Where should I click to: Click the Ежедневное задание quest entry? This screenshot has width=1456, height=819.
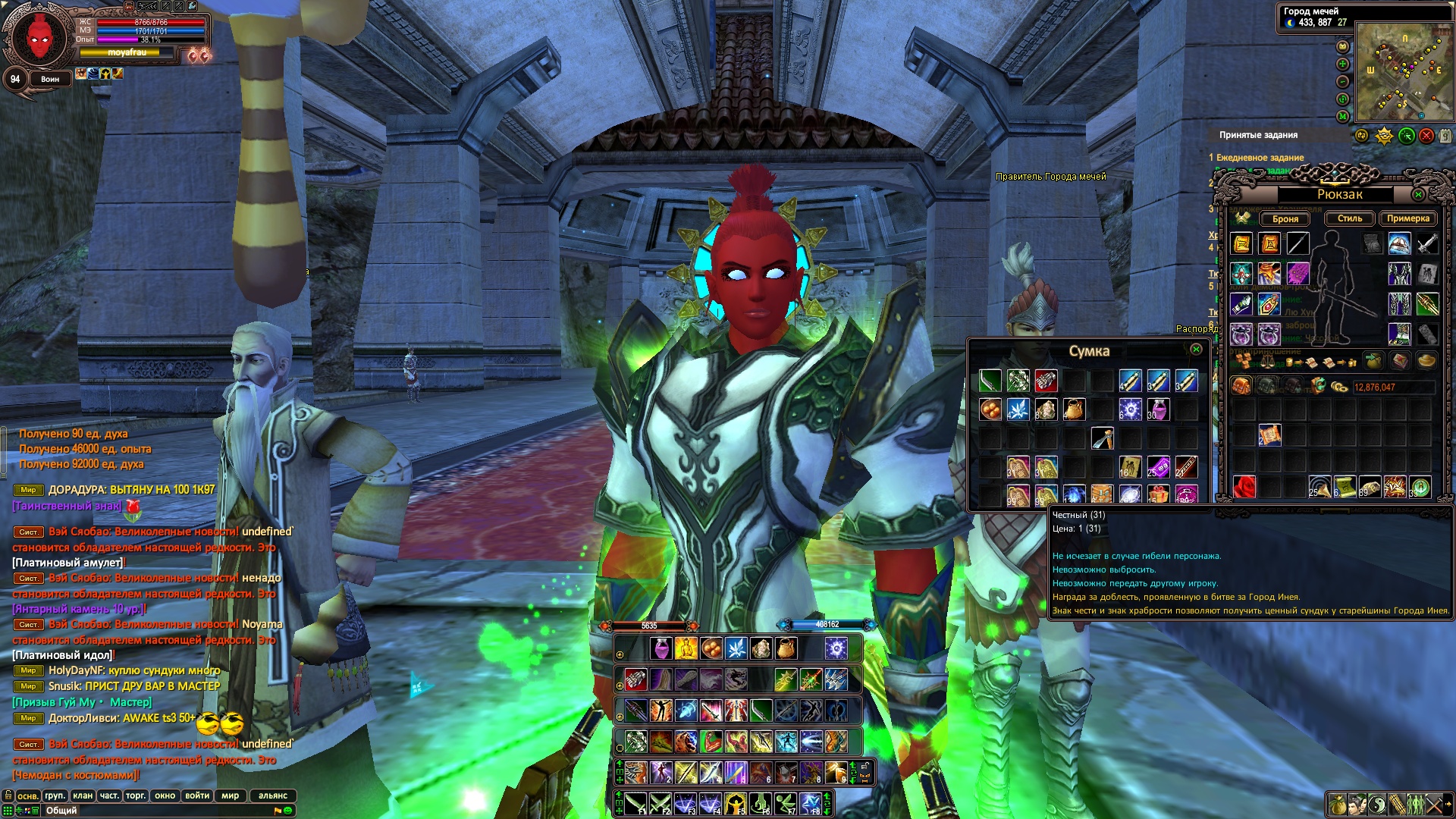tap(1260, 158)
